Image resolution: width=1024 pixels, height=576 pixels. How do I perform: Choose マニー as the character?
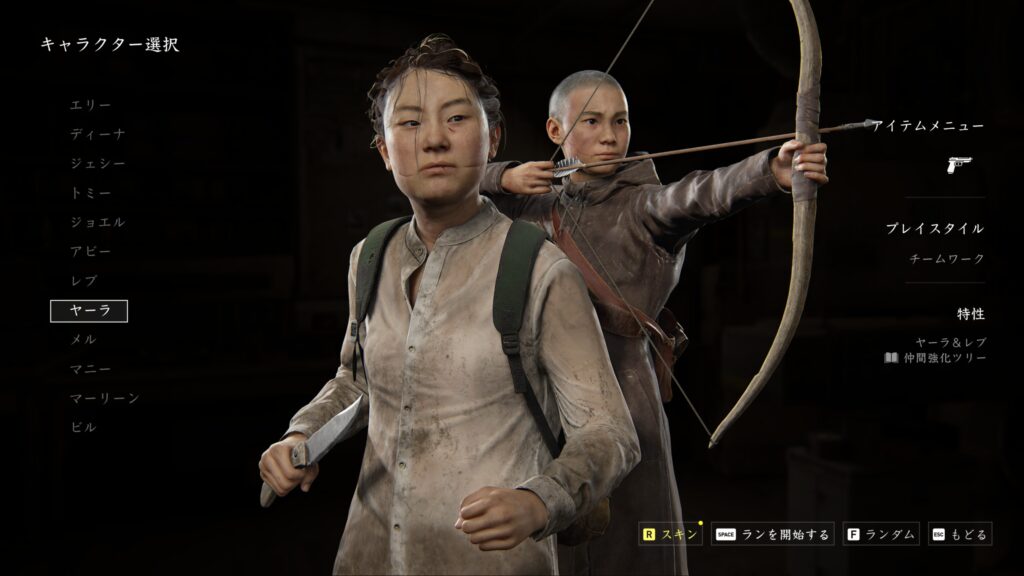[90, 369]
